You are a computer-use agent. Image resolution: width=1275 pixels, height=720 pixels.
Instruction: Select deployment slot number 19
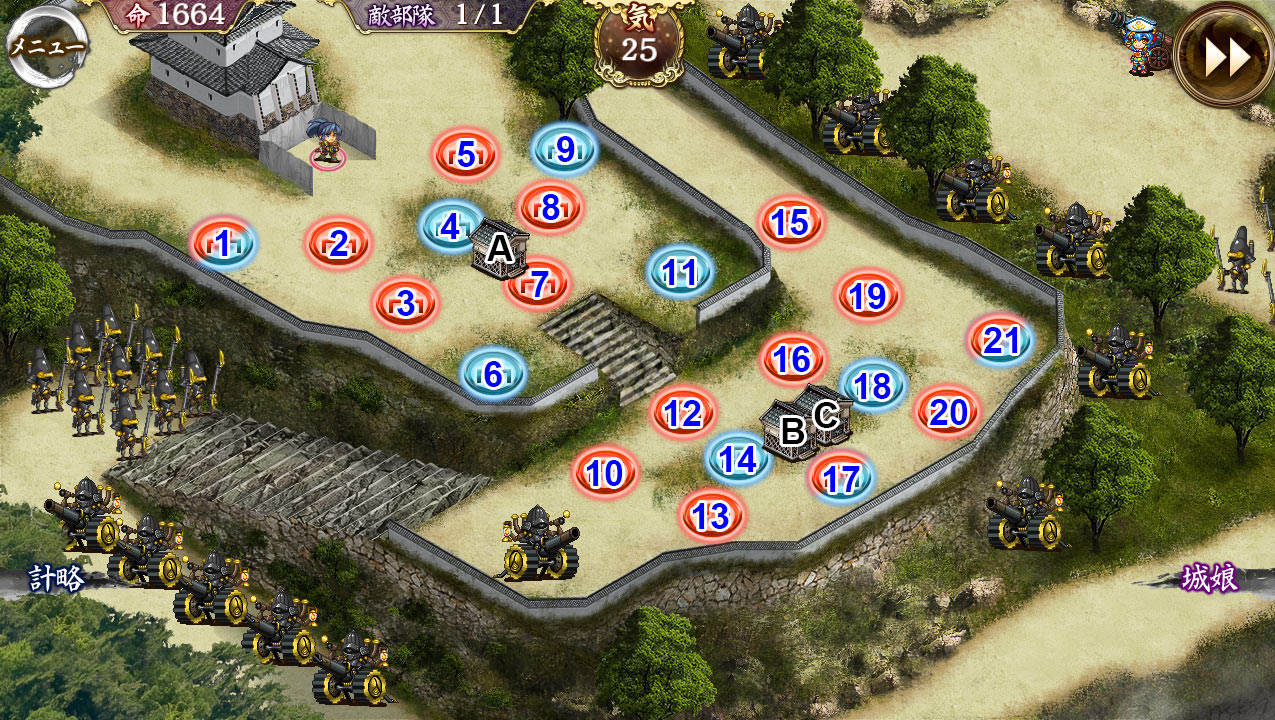pos(868,295)
